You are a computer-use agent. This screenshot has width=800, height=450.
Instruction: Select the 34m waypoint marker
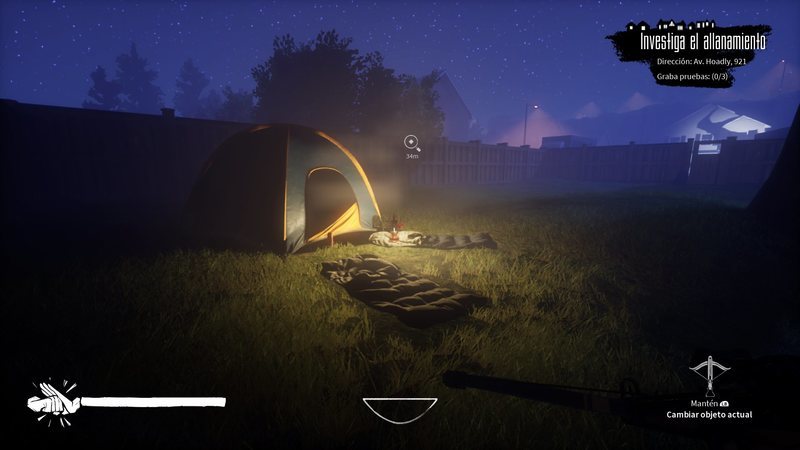411,143
